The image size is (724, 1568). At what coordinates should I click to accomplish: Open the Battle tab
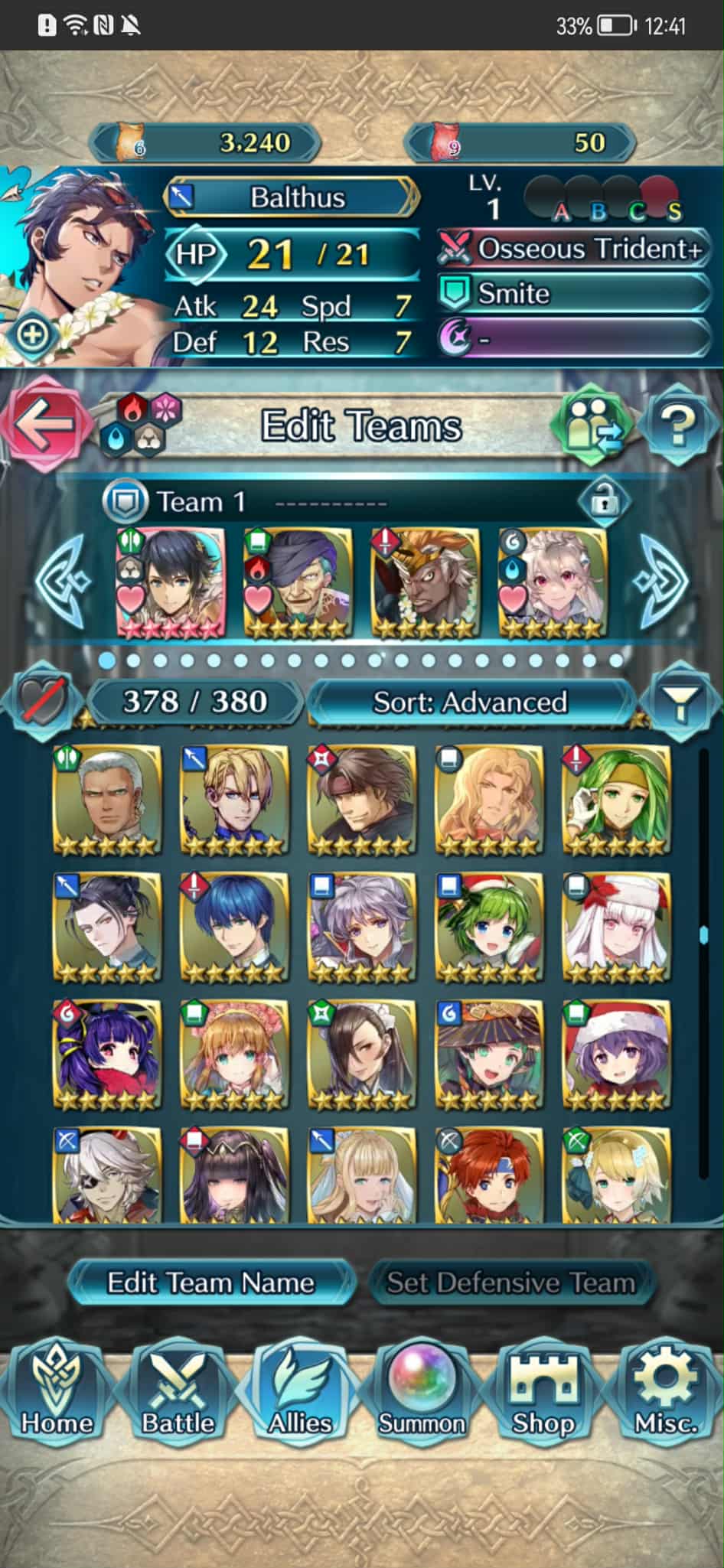tap(178, 1391)
